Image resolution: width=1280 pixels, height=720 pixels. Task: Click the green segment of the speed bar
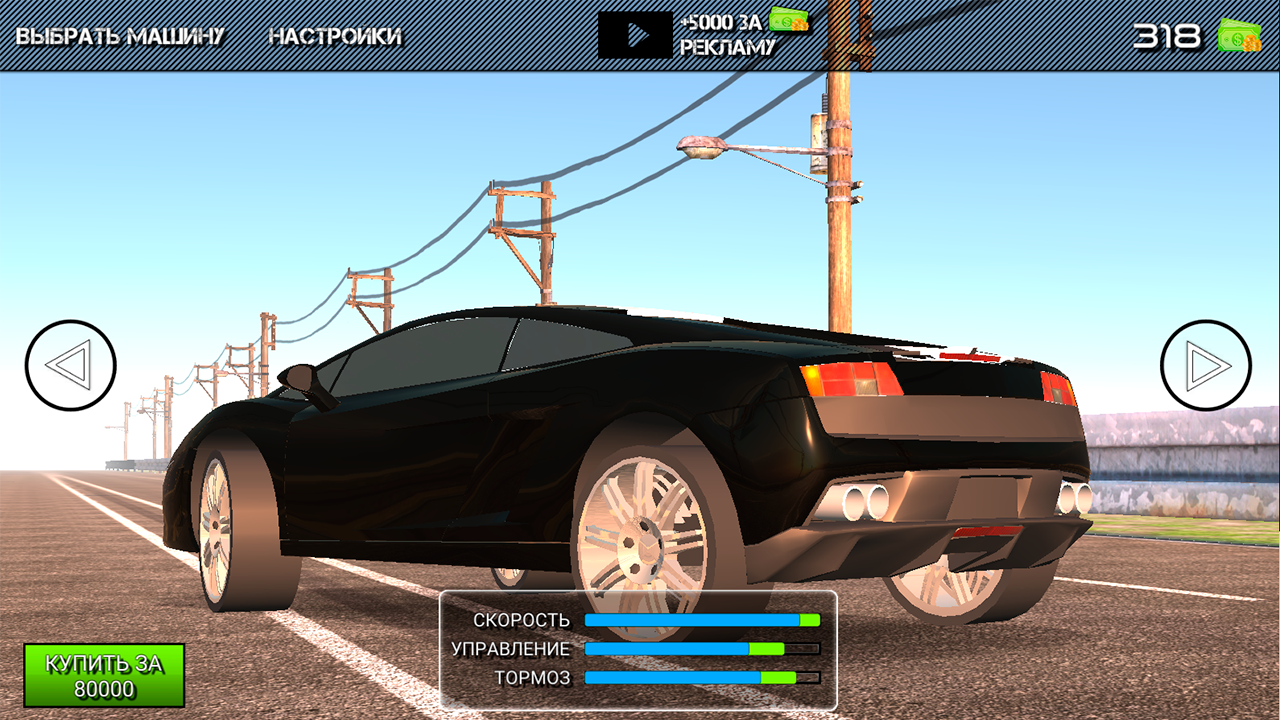808,620
